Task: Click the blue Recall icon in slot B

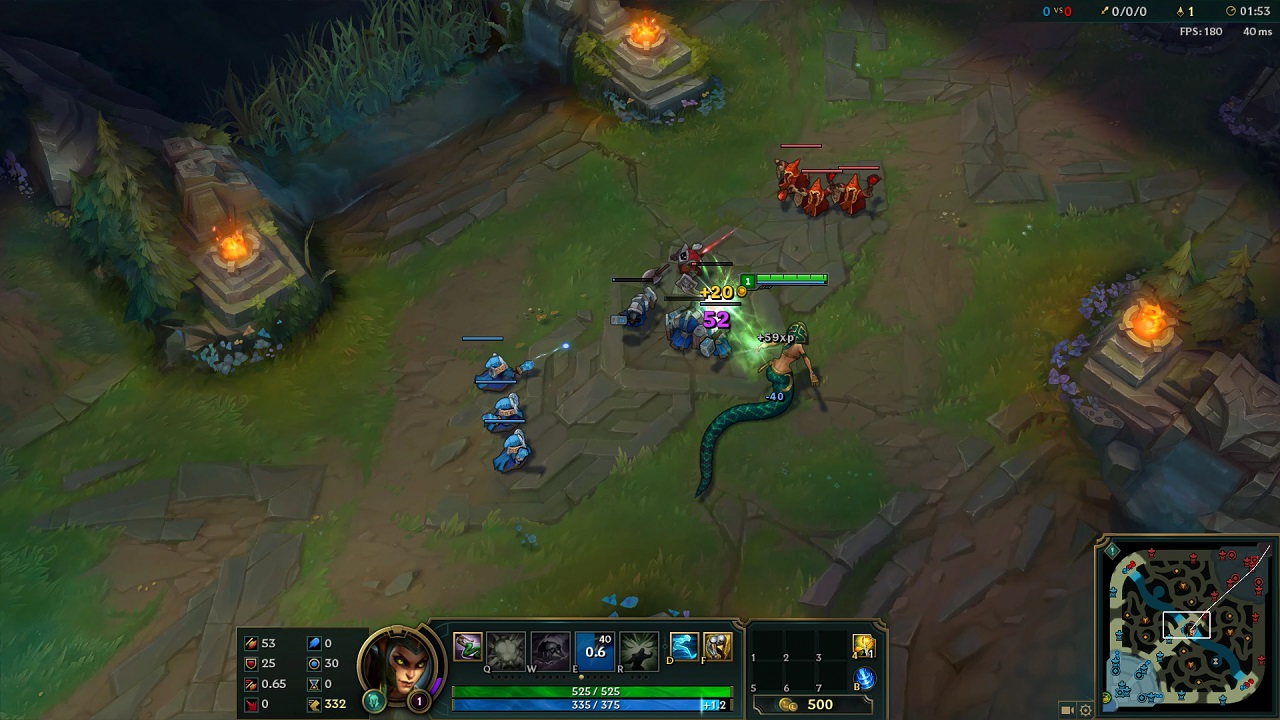Action: (864, 677)
